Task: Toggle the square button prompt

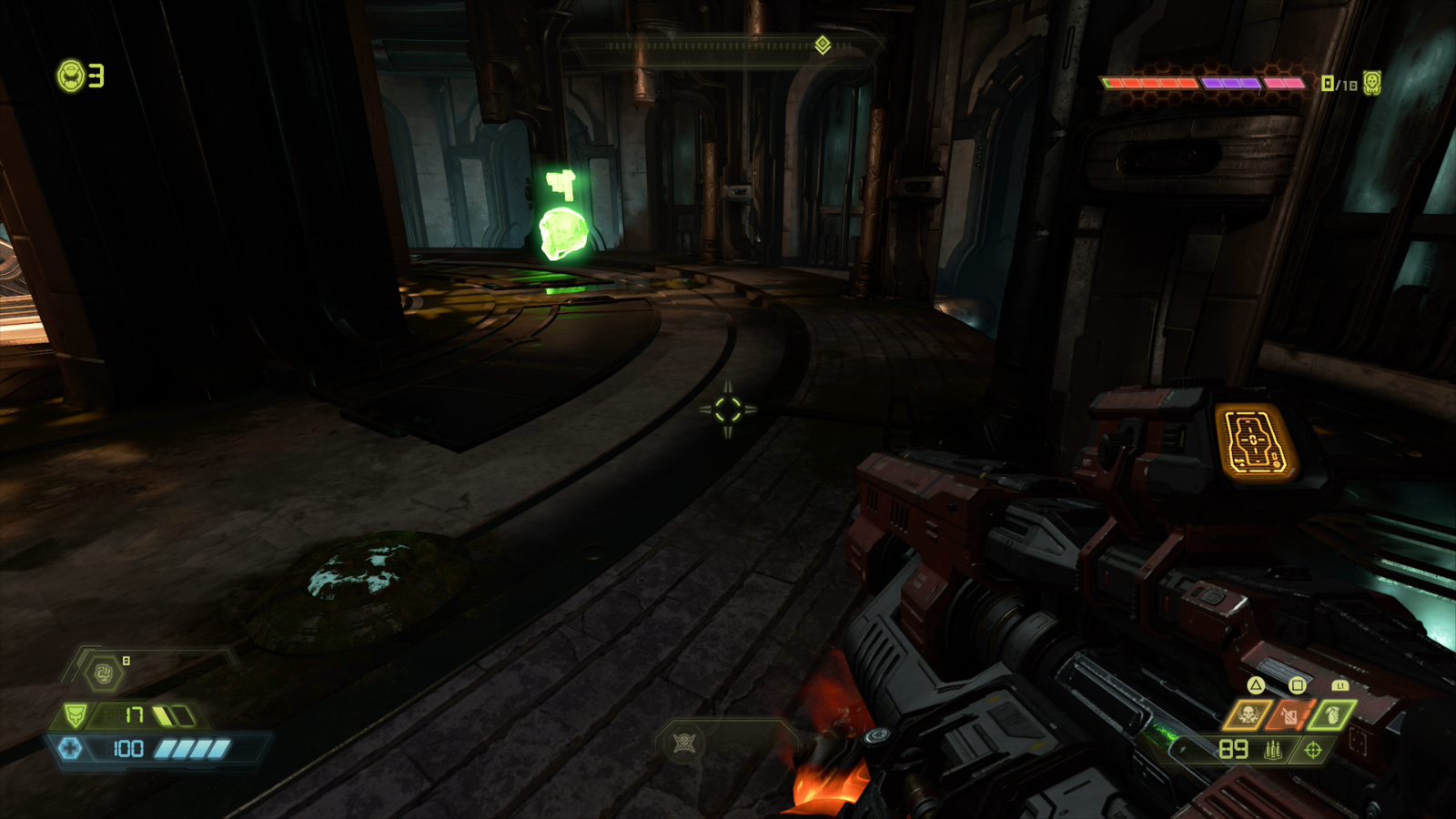Action: click(1296, 684)
